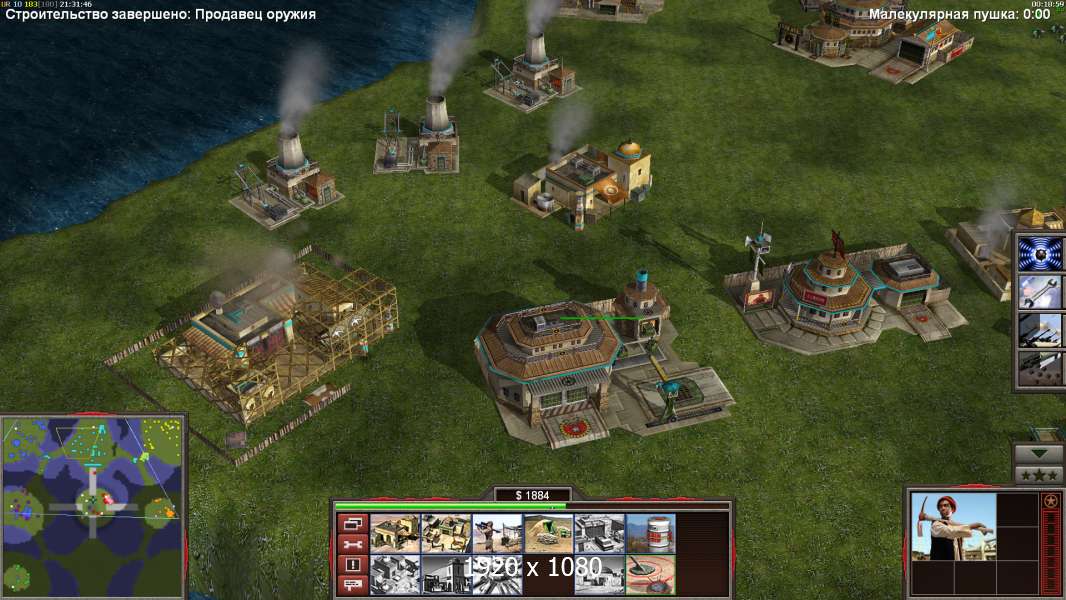
Task: Use the wrench repair general power
Action: 1040,292
